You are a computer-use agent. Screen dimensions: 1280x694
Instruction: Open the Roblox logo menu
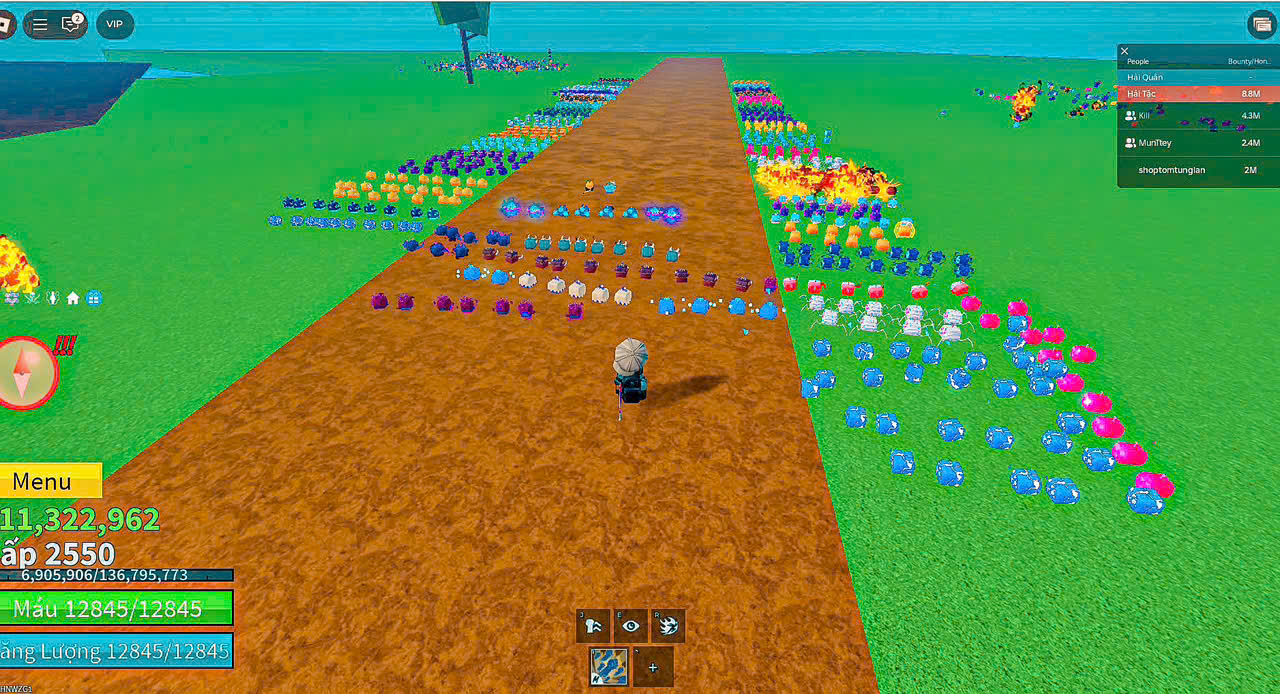(6, 24)
